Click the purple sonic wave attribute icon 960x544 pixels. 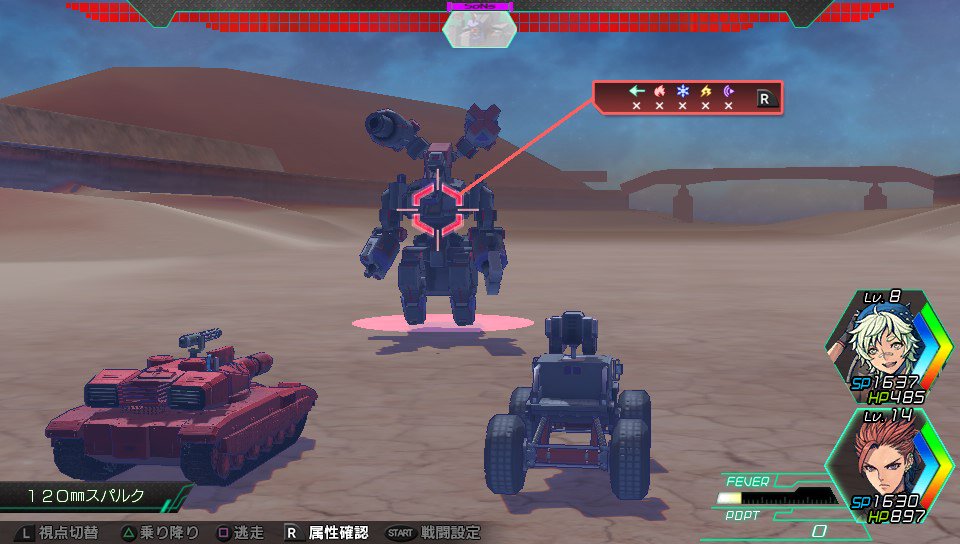click(728, 91)
